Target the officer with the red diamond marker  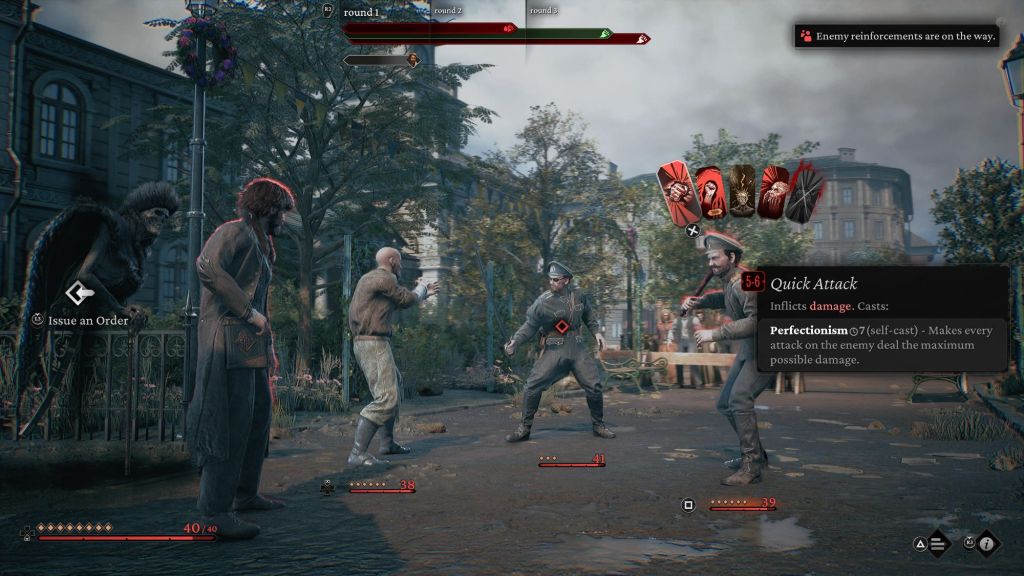click(563, 327)
